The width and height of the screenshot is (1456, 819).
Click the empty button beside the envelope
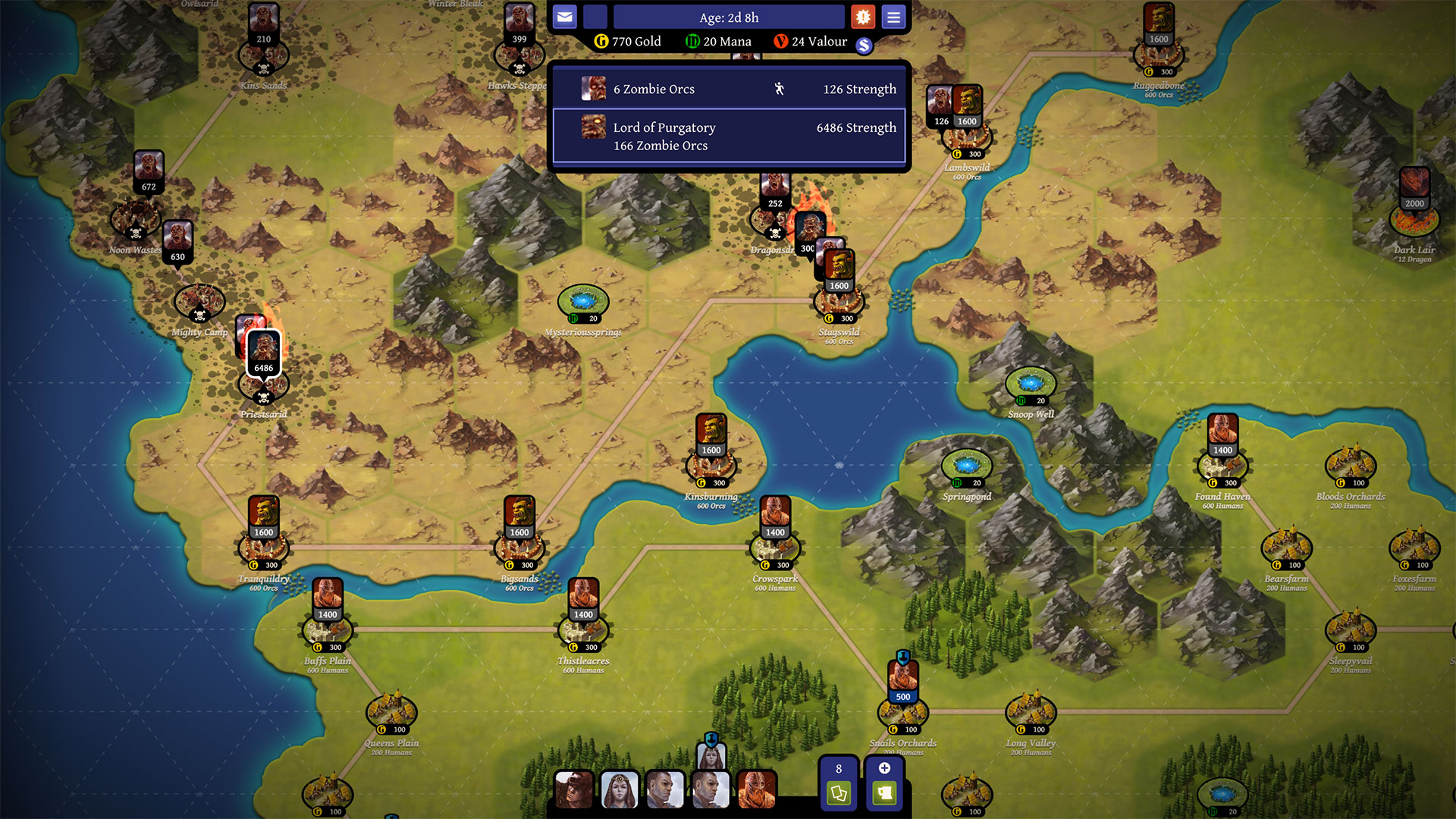[x=595, y=16]
